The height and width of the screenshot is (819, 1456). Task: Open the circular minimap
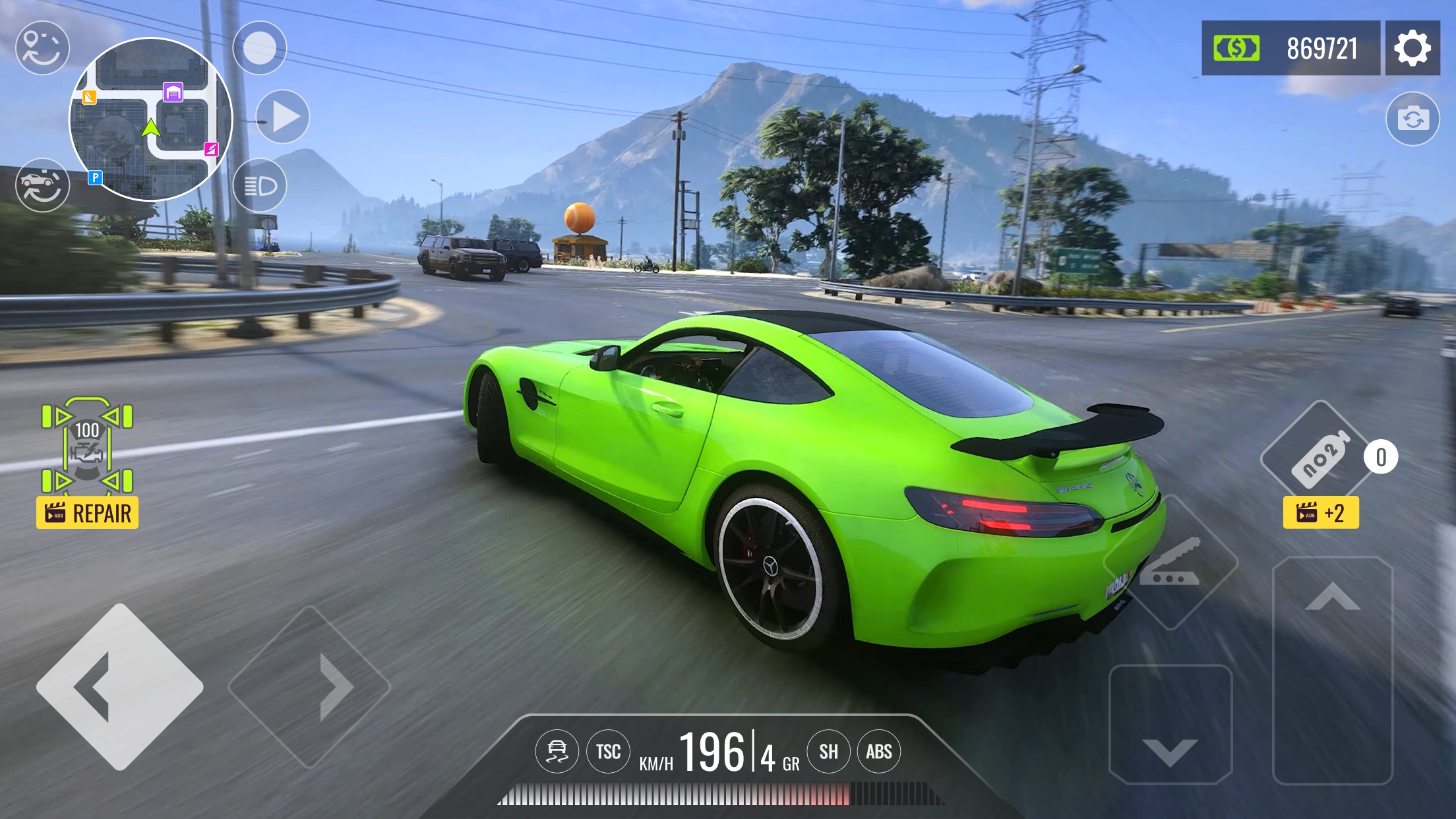151,119
